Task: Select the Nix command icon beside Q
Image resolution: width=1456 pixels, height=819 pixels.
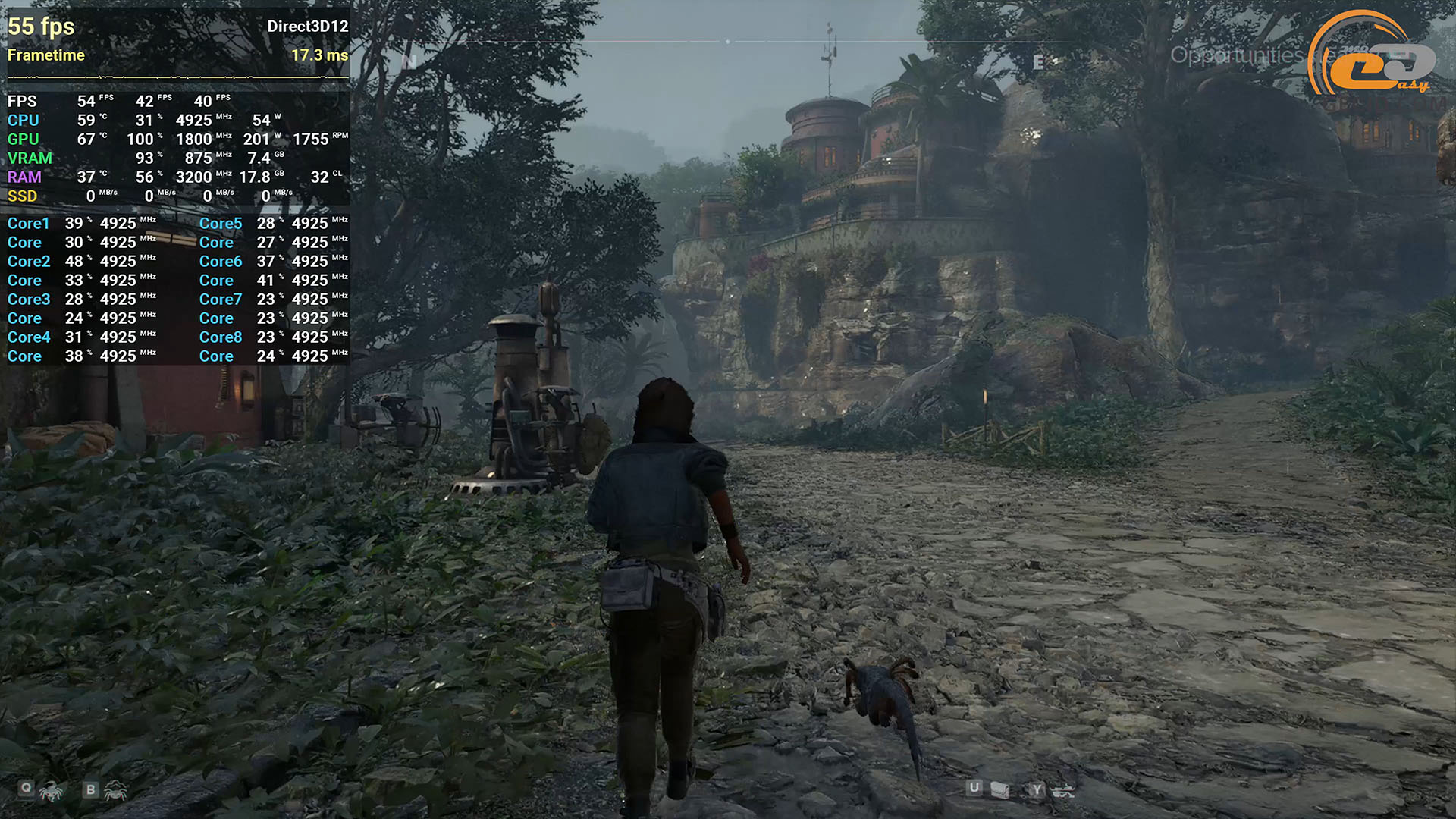Action: 52,792
